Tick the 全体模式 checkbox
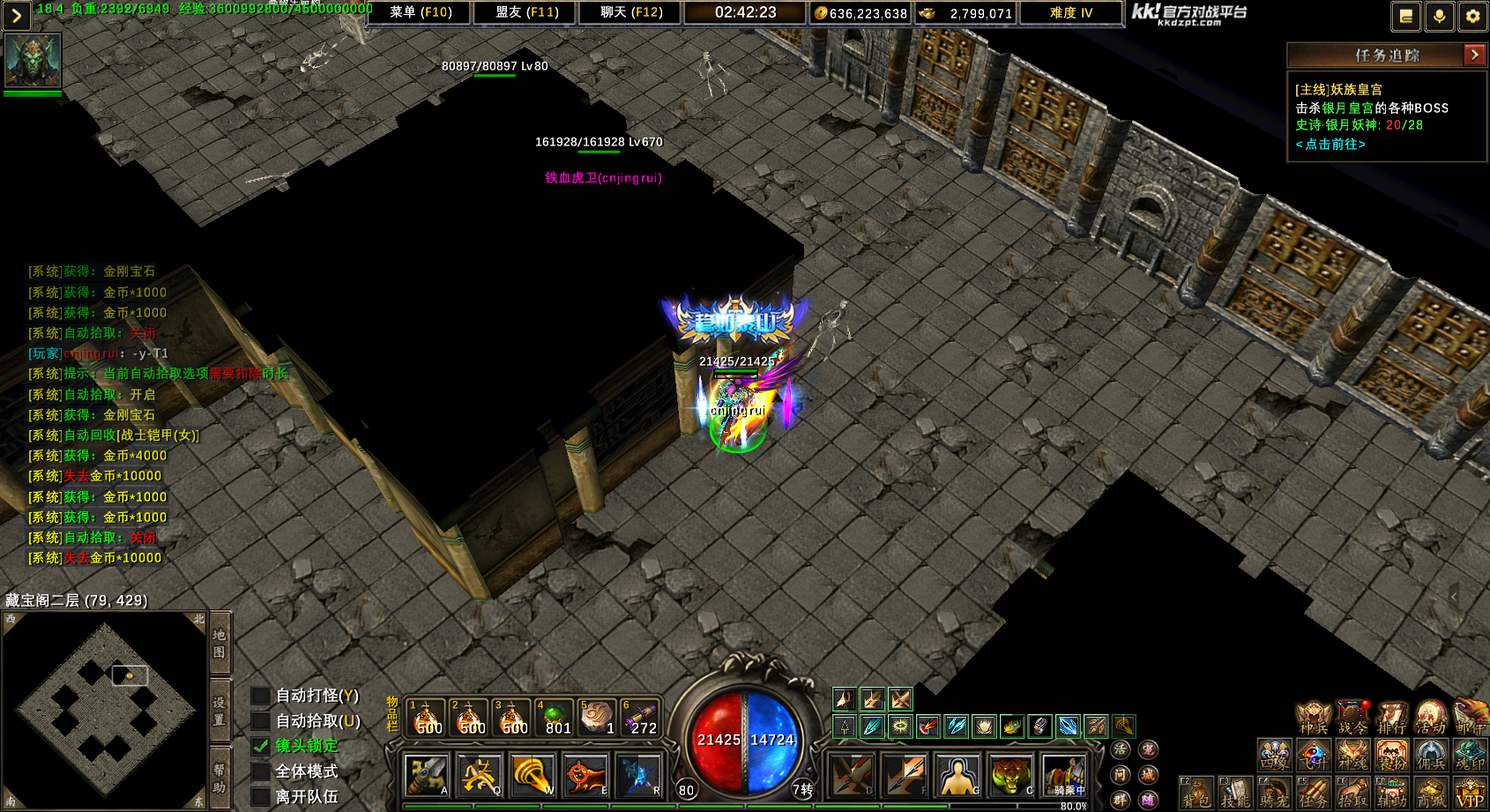 point(261,771)
